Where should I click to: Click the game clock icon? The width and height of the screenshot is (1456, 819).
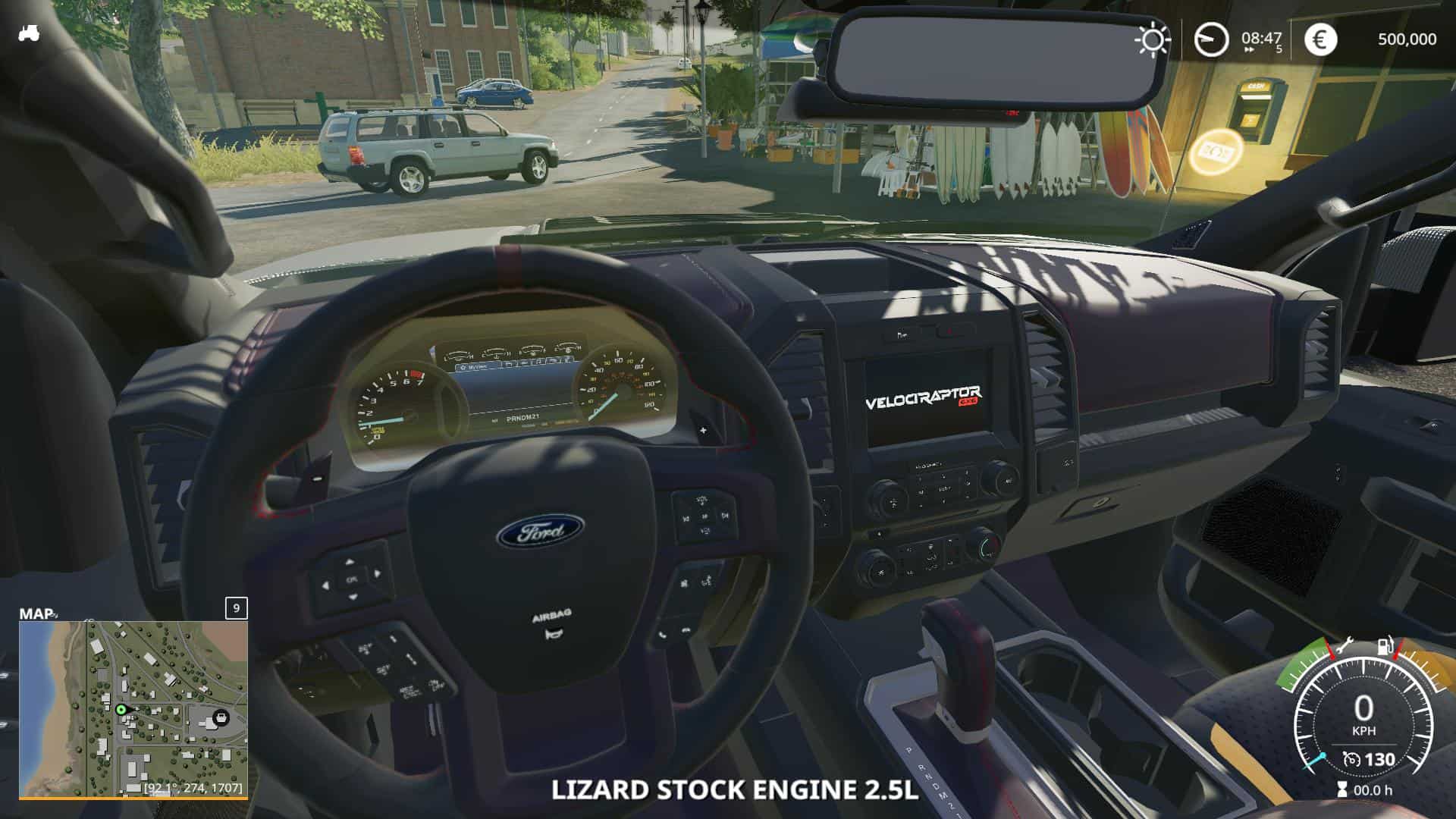point(1211,39)
